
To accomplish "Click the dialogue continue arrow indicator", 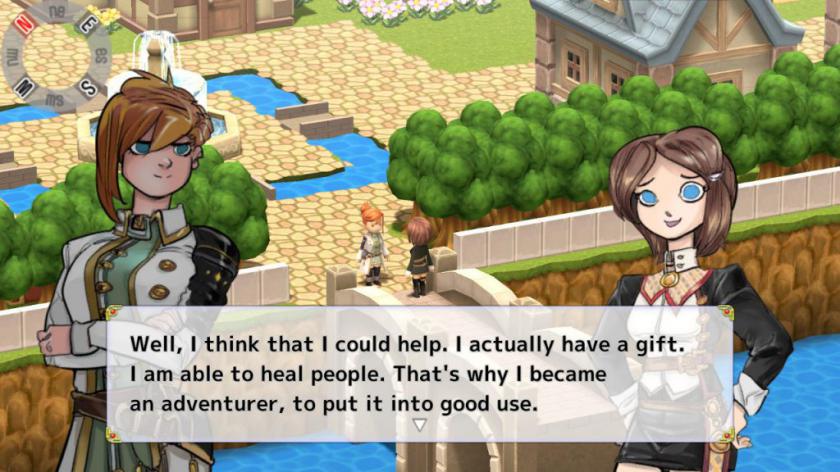I will pos(420,425).
